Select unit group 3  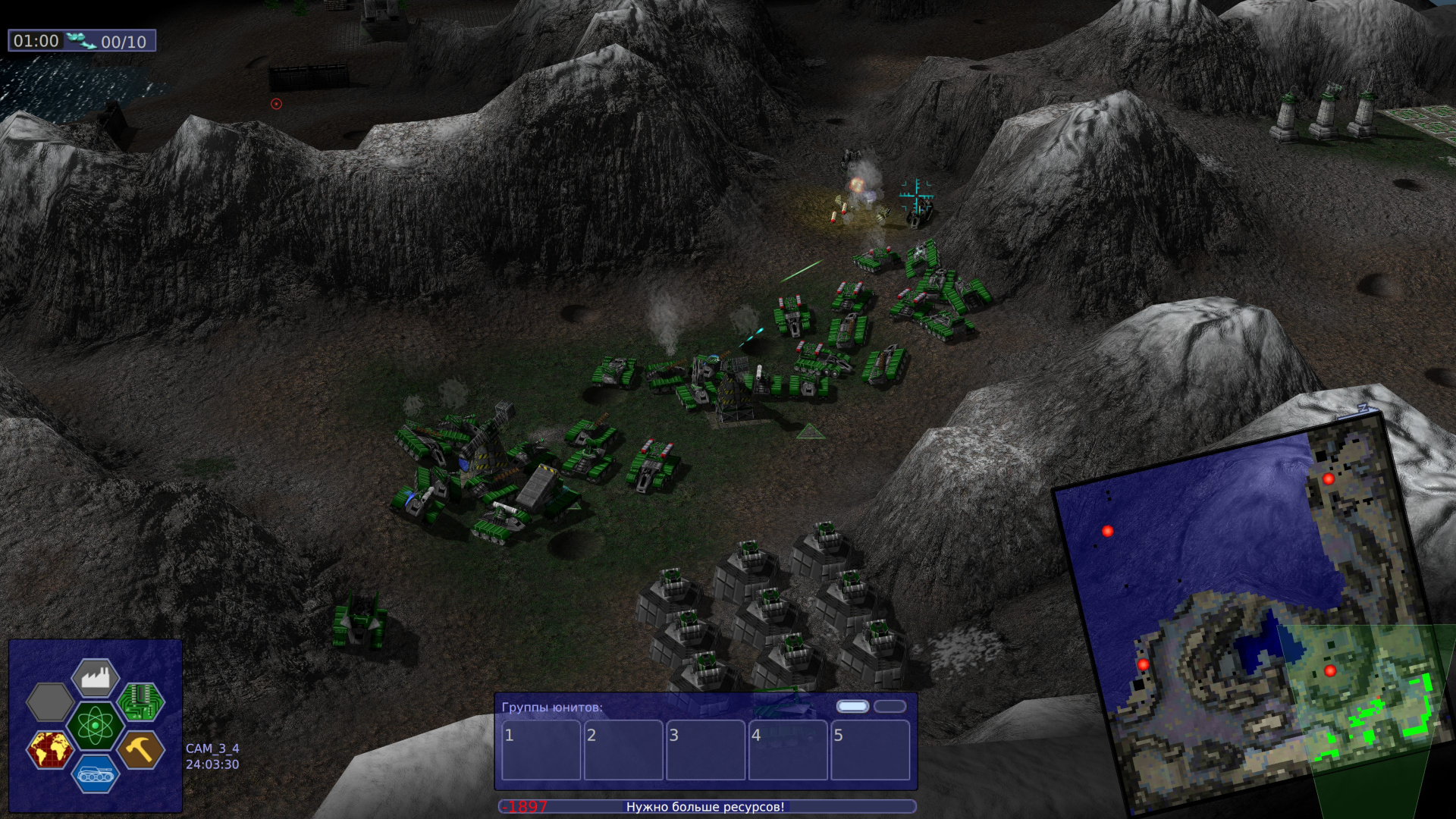(x=705, y=749)
